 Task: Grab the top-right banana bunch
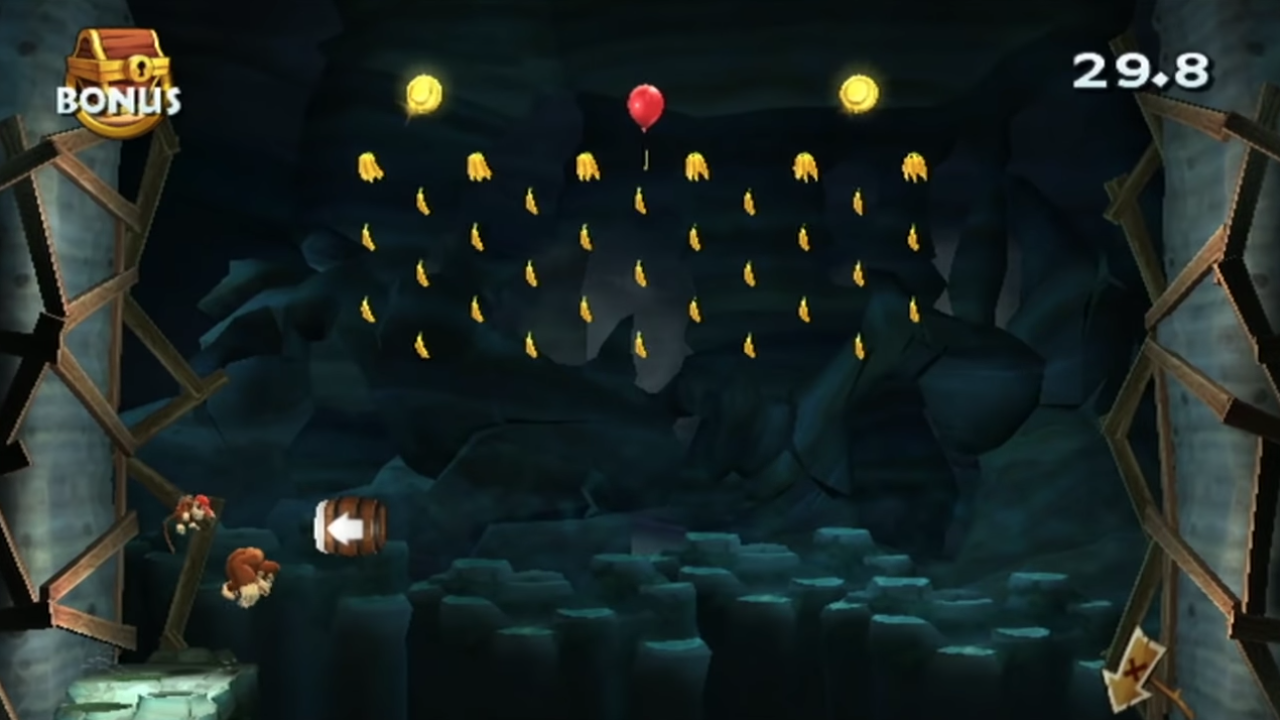point(917,168)
